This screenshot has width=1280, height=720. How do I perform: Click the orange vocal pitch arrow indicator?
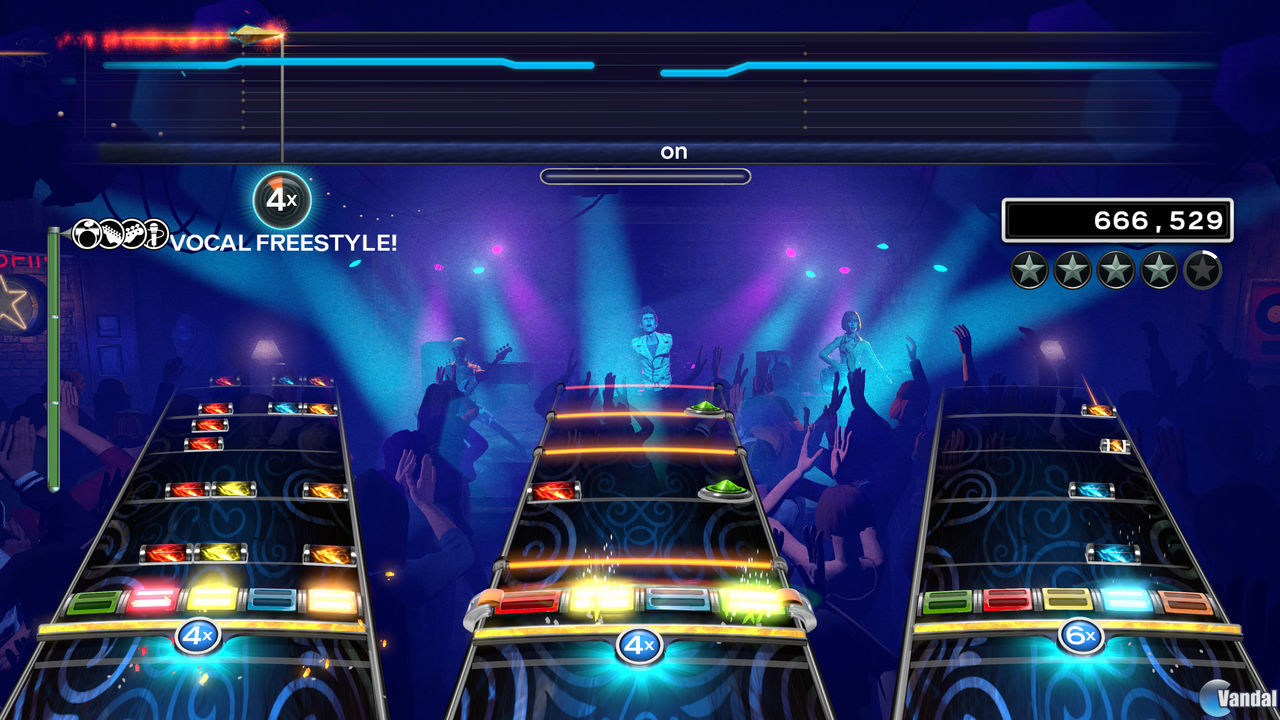255,34
